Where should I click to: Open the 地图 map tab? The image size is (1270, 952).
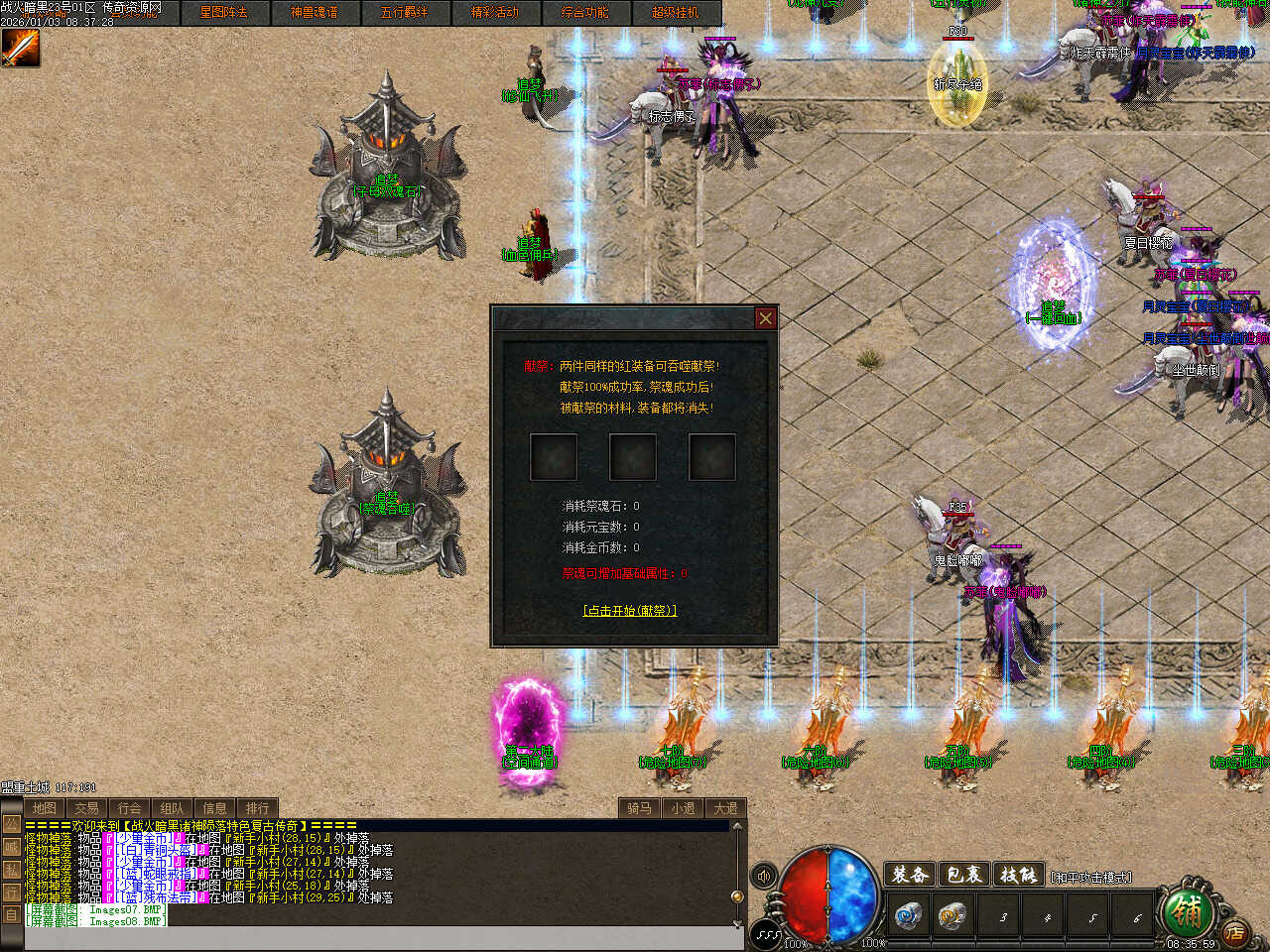45,808
